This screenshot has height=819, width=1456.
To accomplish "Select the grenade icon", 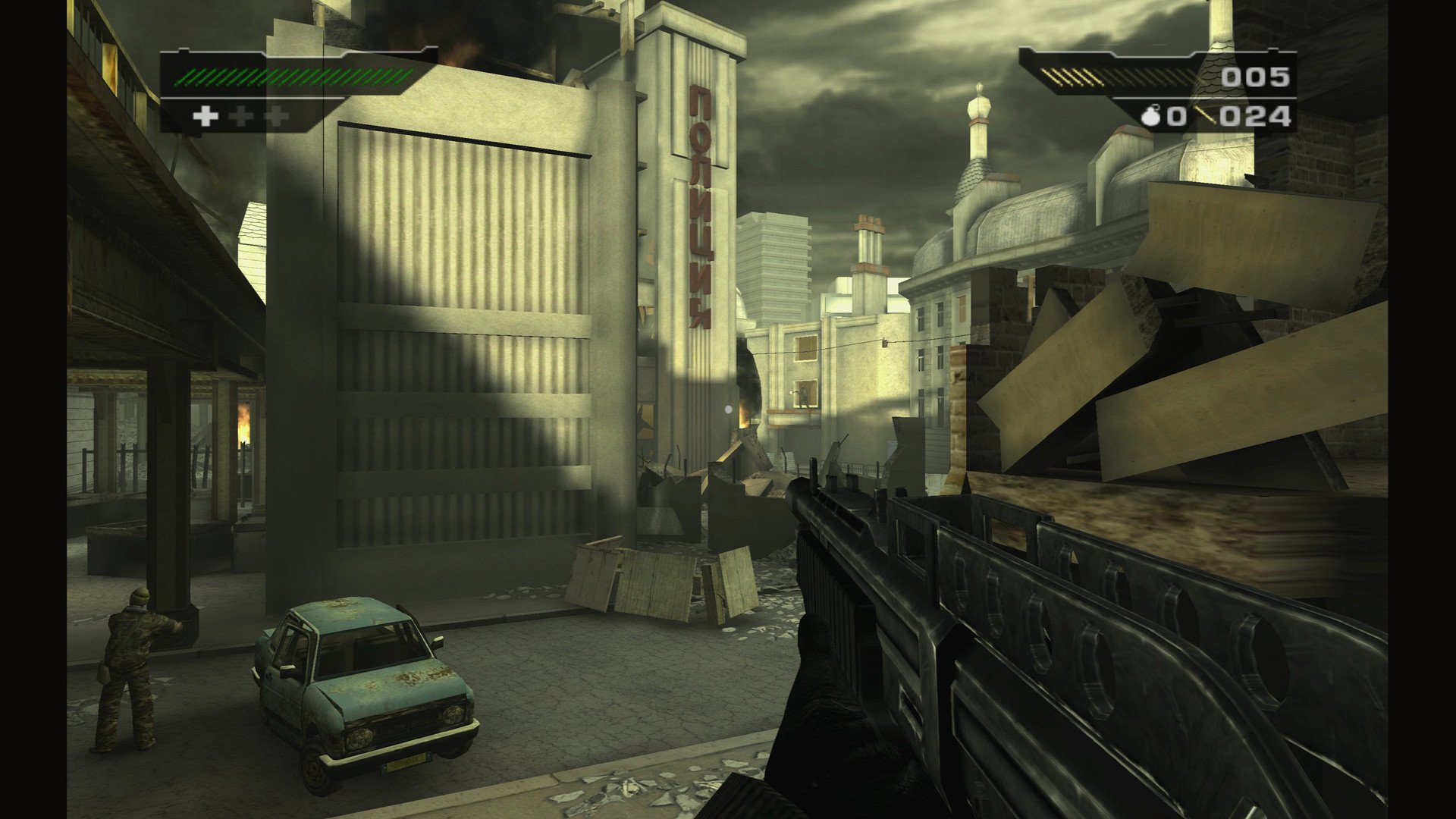I will tap(1151, 116).
